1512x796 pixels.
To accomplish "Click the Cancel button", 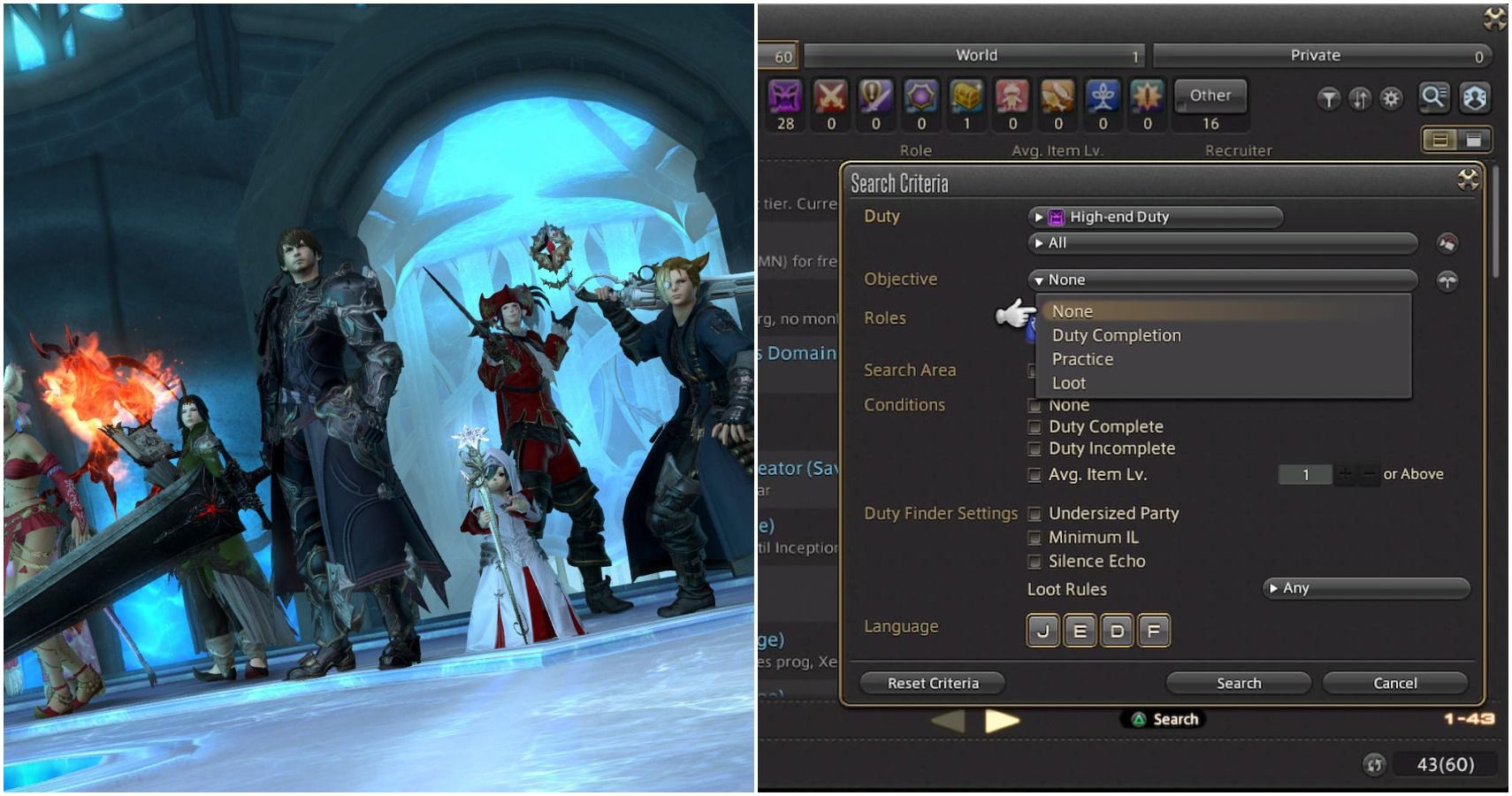I will click(1394, 683).
